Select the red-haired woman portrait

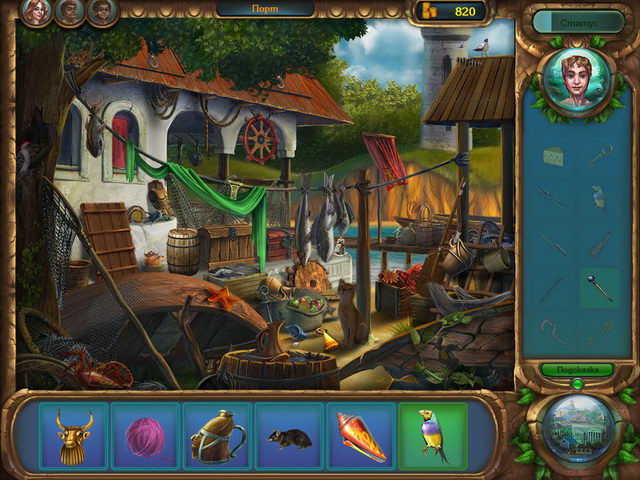tap(36, 12)
